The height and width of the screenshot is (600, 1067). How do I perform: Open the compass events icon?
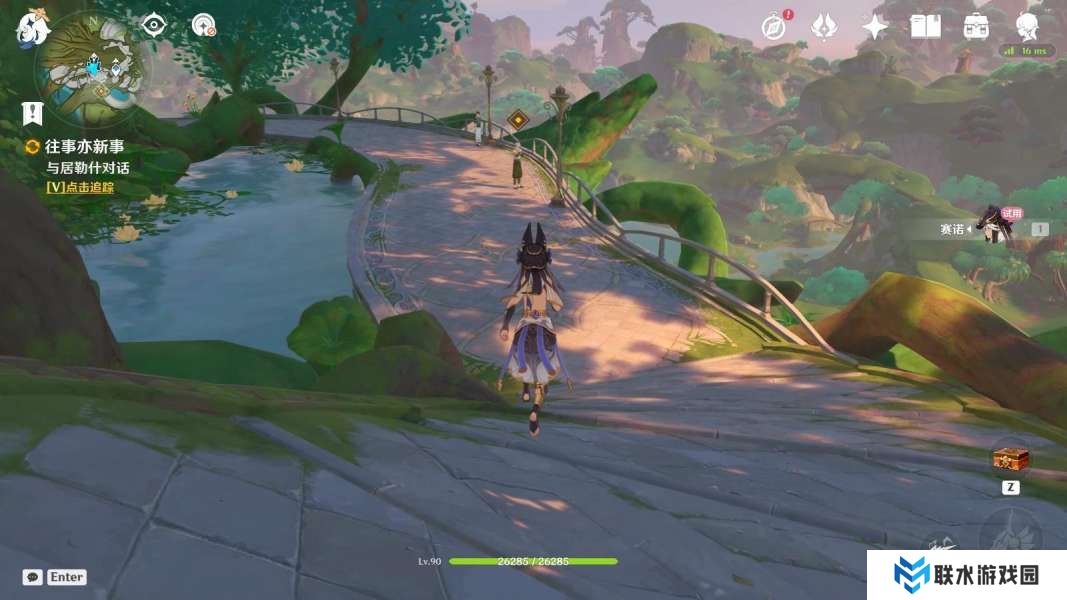(x=772, y=27)
